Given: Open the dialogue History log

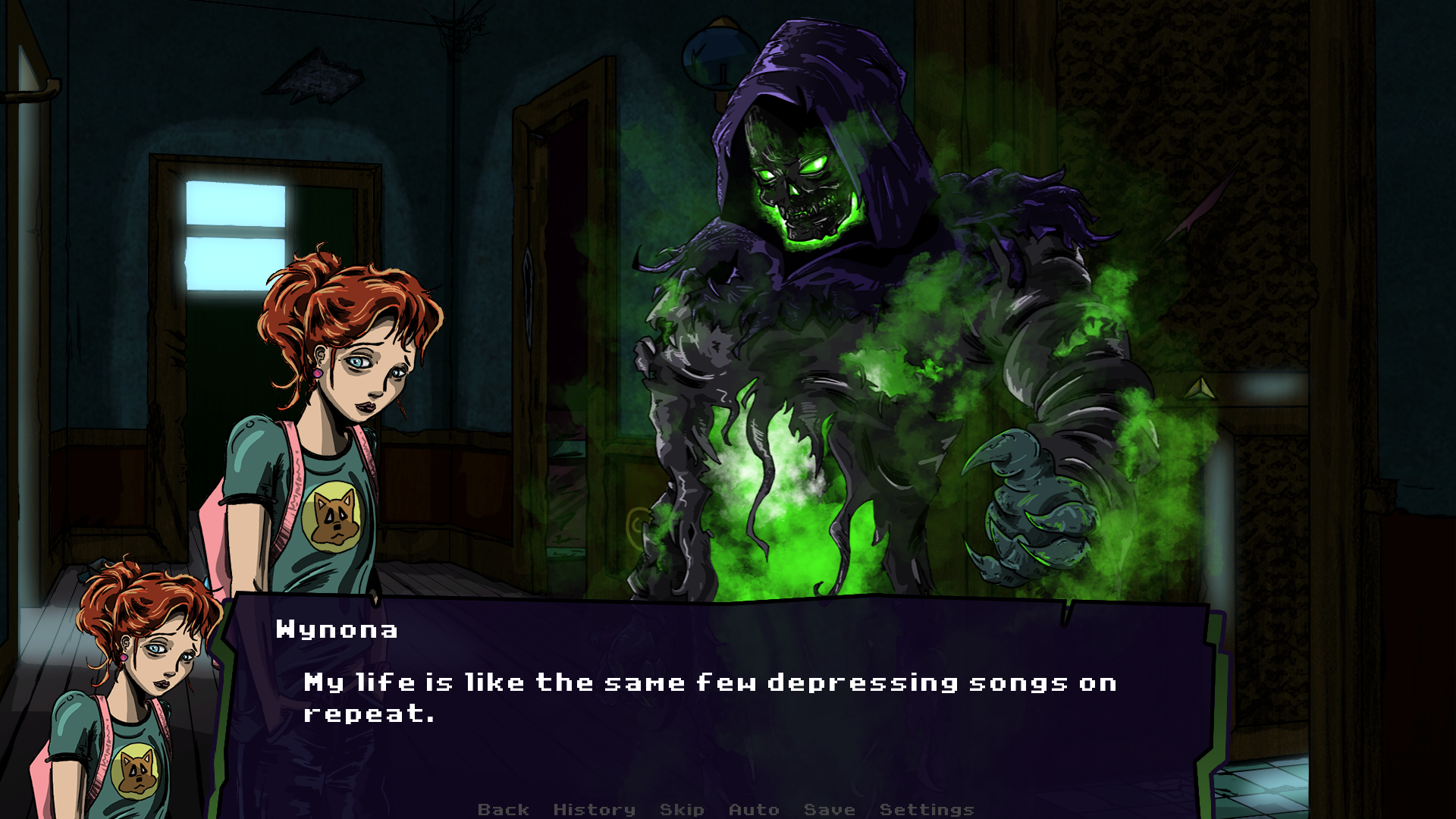Looking at the screenshot, I should tap(595, 809).
